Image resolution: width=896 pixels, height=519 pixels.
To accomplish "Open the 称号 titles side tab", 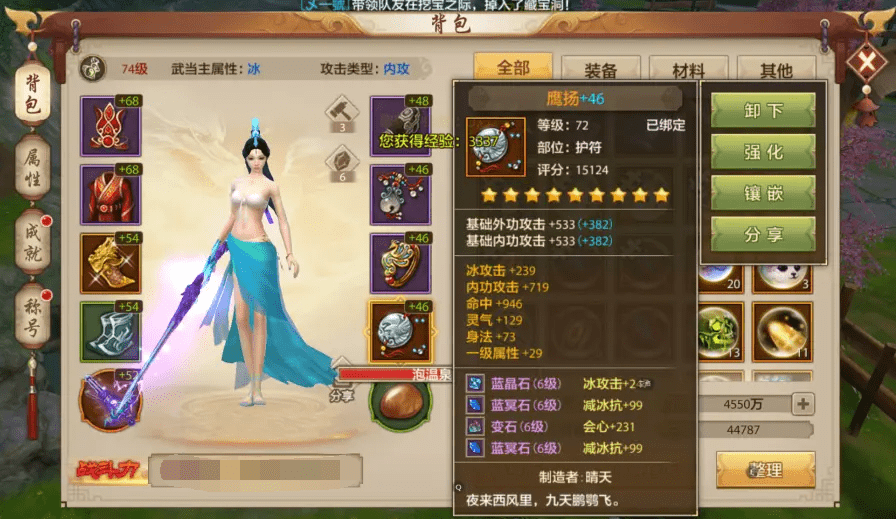I will [32, 315].
